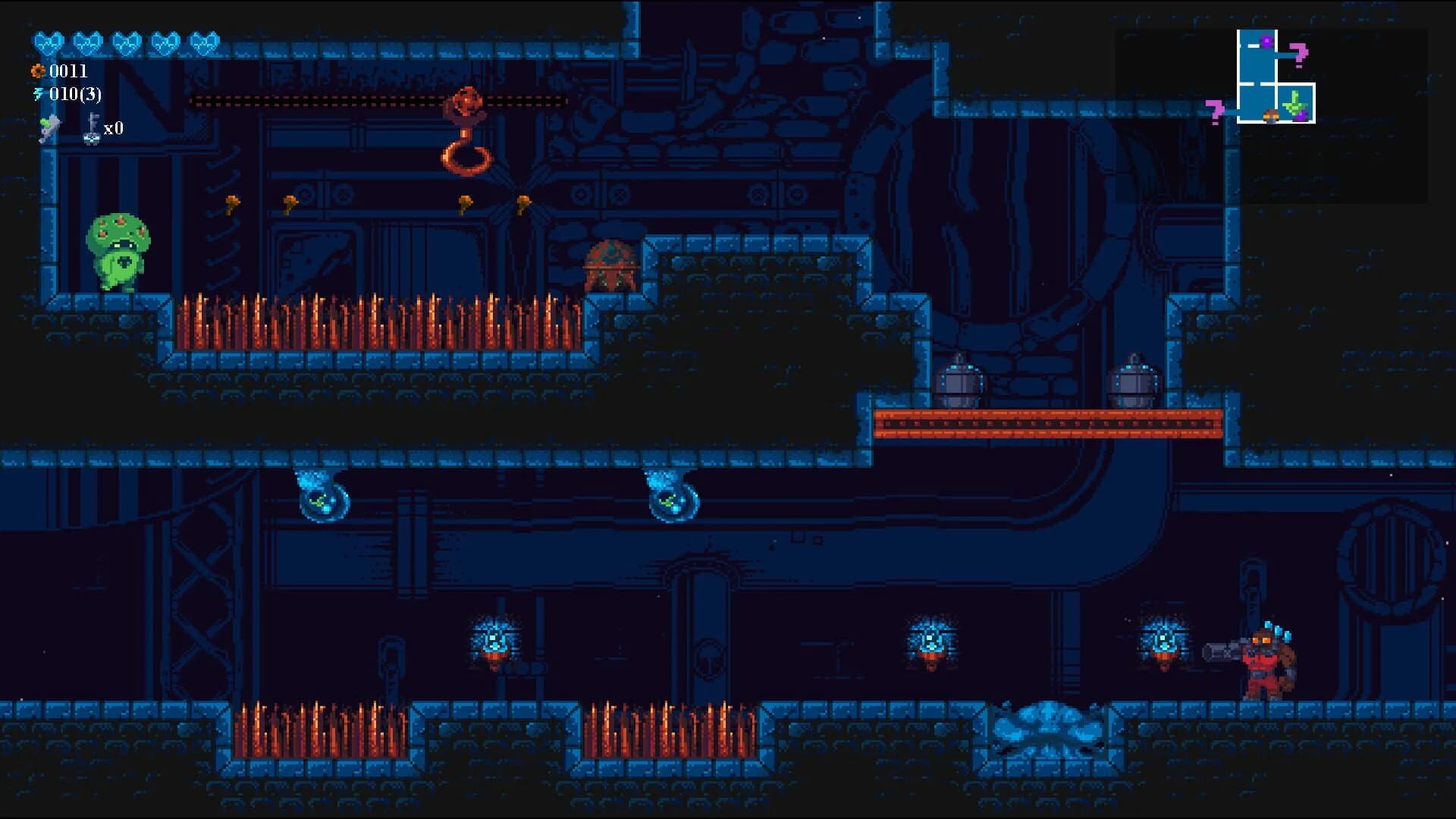
Task: Toggle the right water valve wheel
Action: [671, 497]
